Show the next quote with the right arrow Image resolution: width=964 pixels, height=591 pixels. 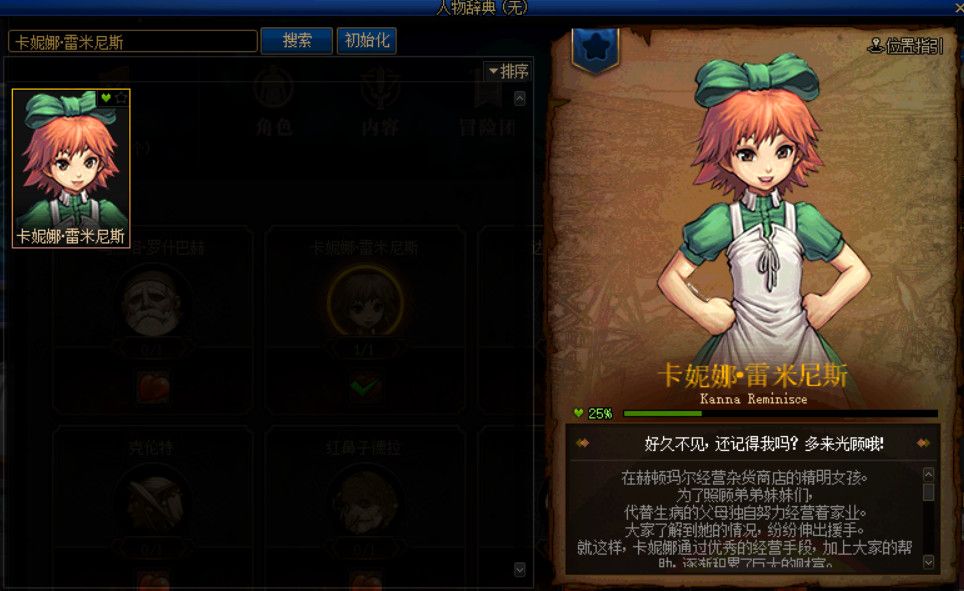click(923, 442)
